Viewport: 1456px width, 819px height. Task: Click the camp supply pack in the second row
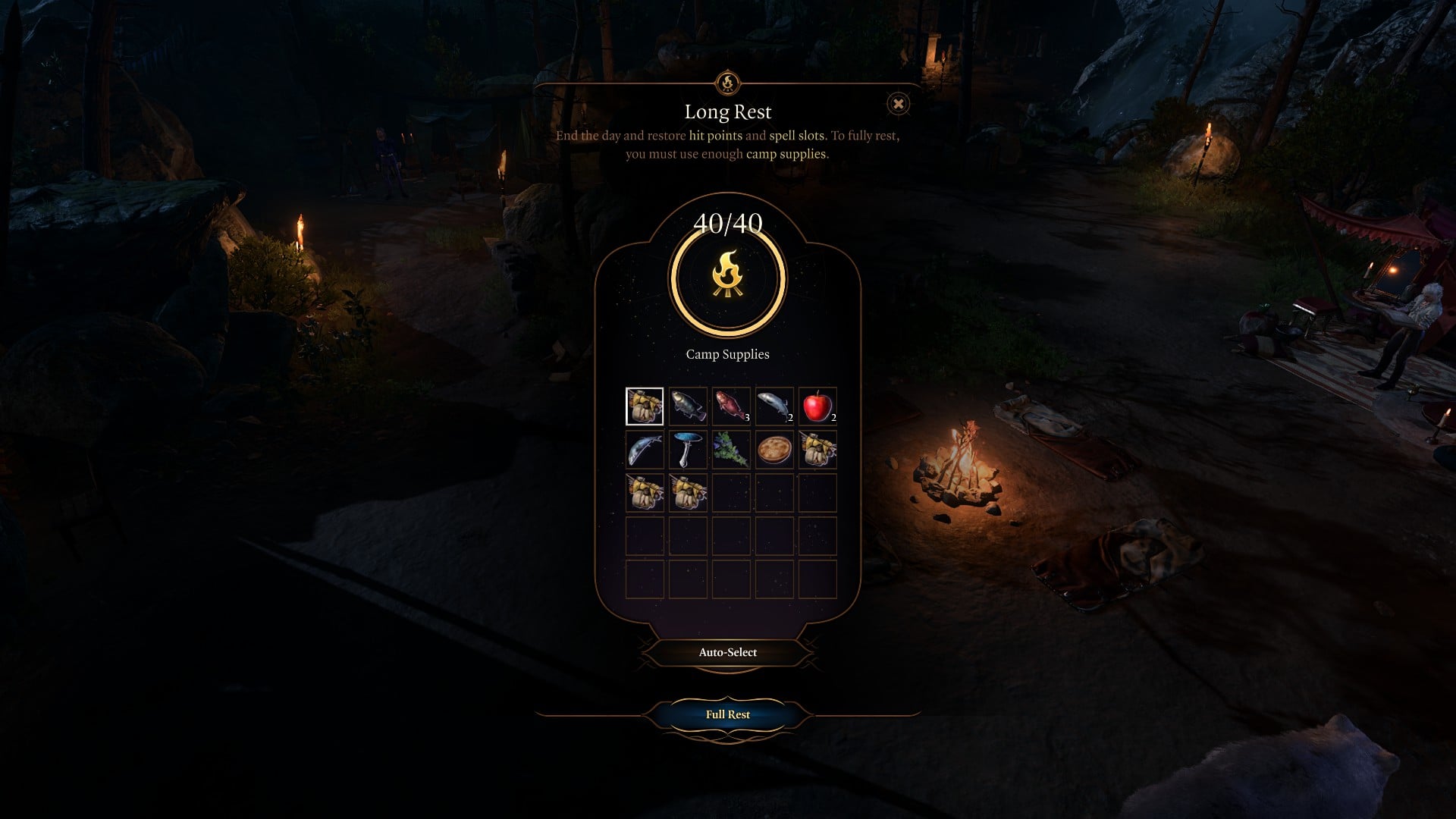coord(817,450)
